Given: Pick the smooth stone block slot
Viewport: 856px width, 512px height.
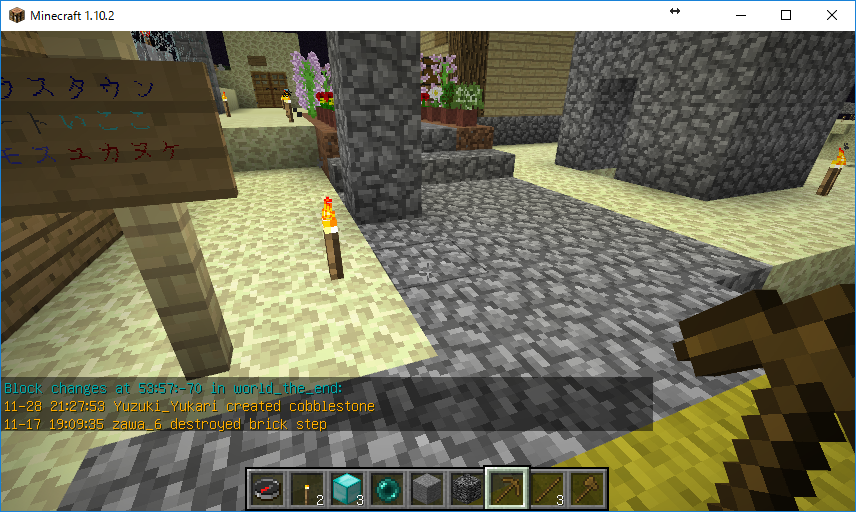Looking at the screenshot, I should 426,489.
